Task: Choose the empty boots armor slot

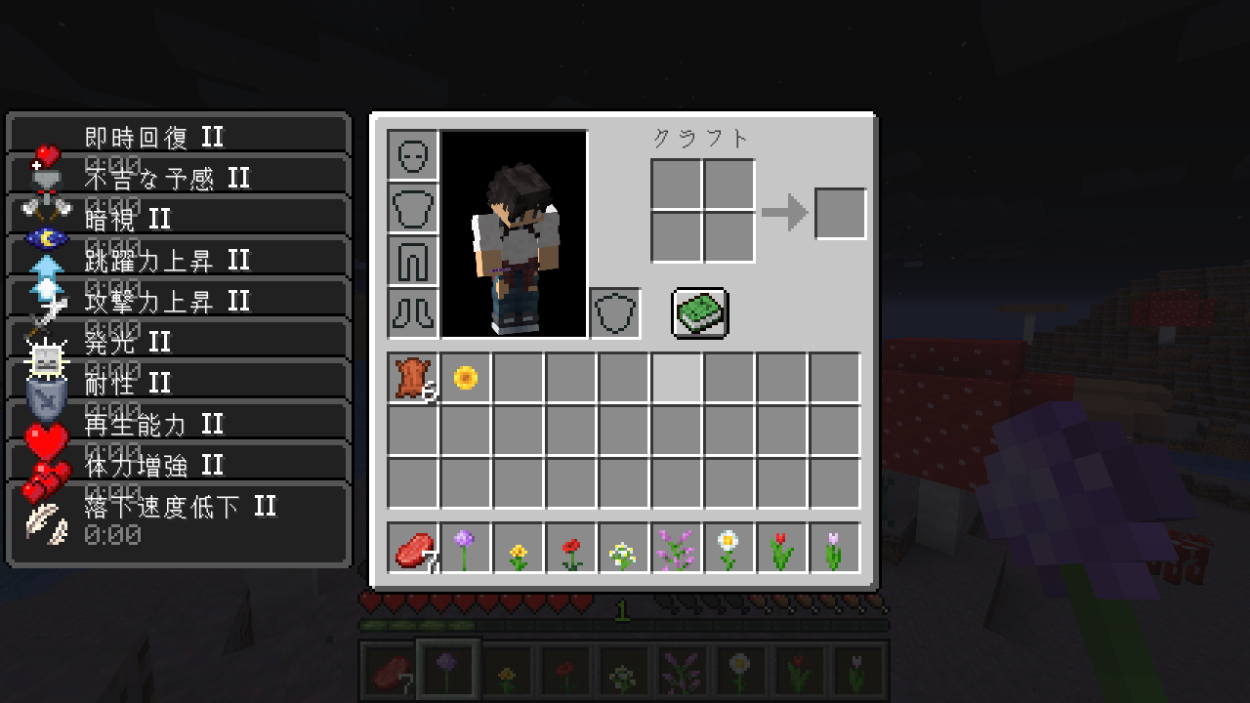Action: [x=412, y=313]
